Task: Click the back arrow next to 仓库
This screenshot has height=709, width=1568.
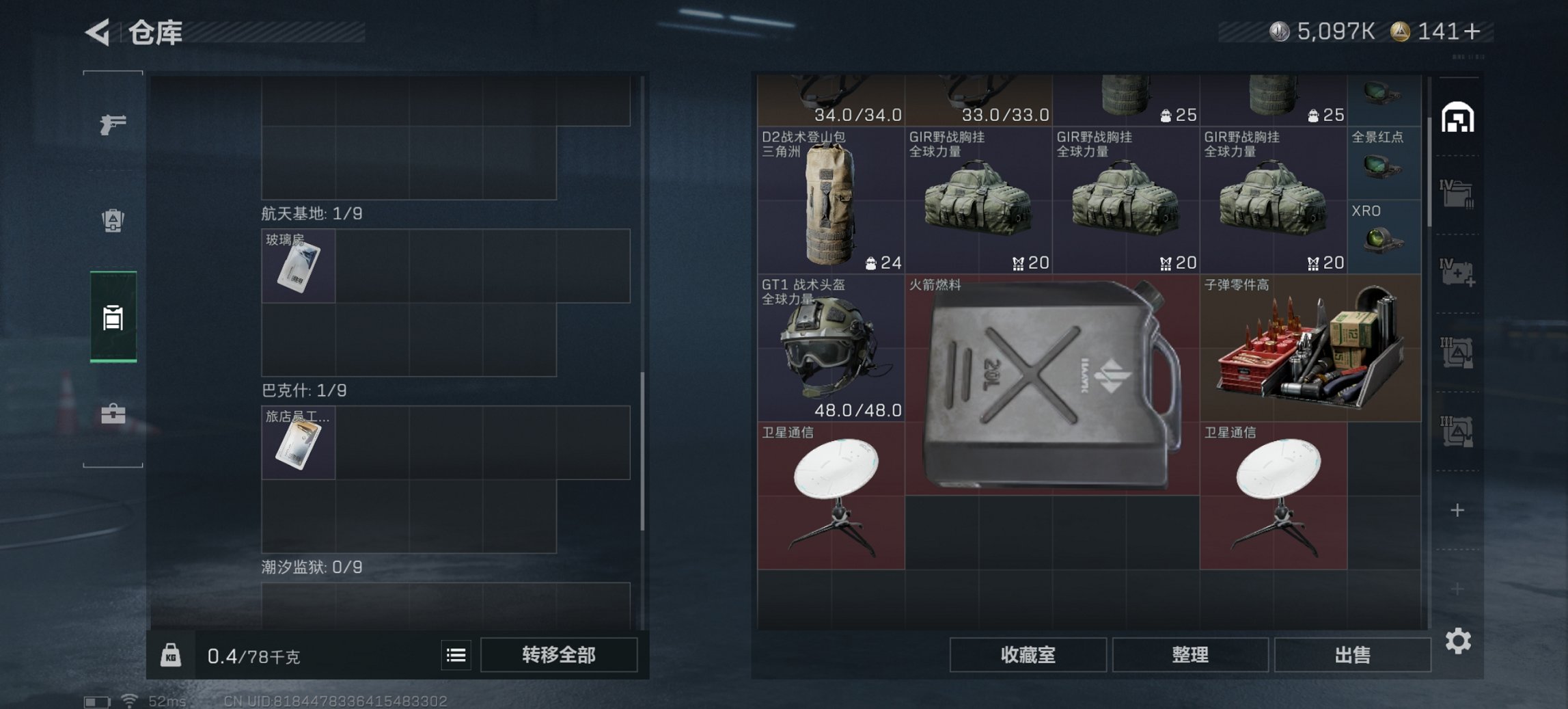Action: tap(96, 31)
